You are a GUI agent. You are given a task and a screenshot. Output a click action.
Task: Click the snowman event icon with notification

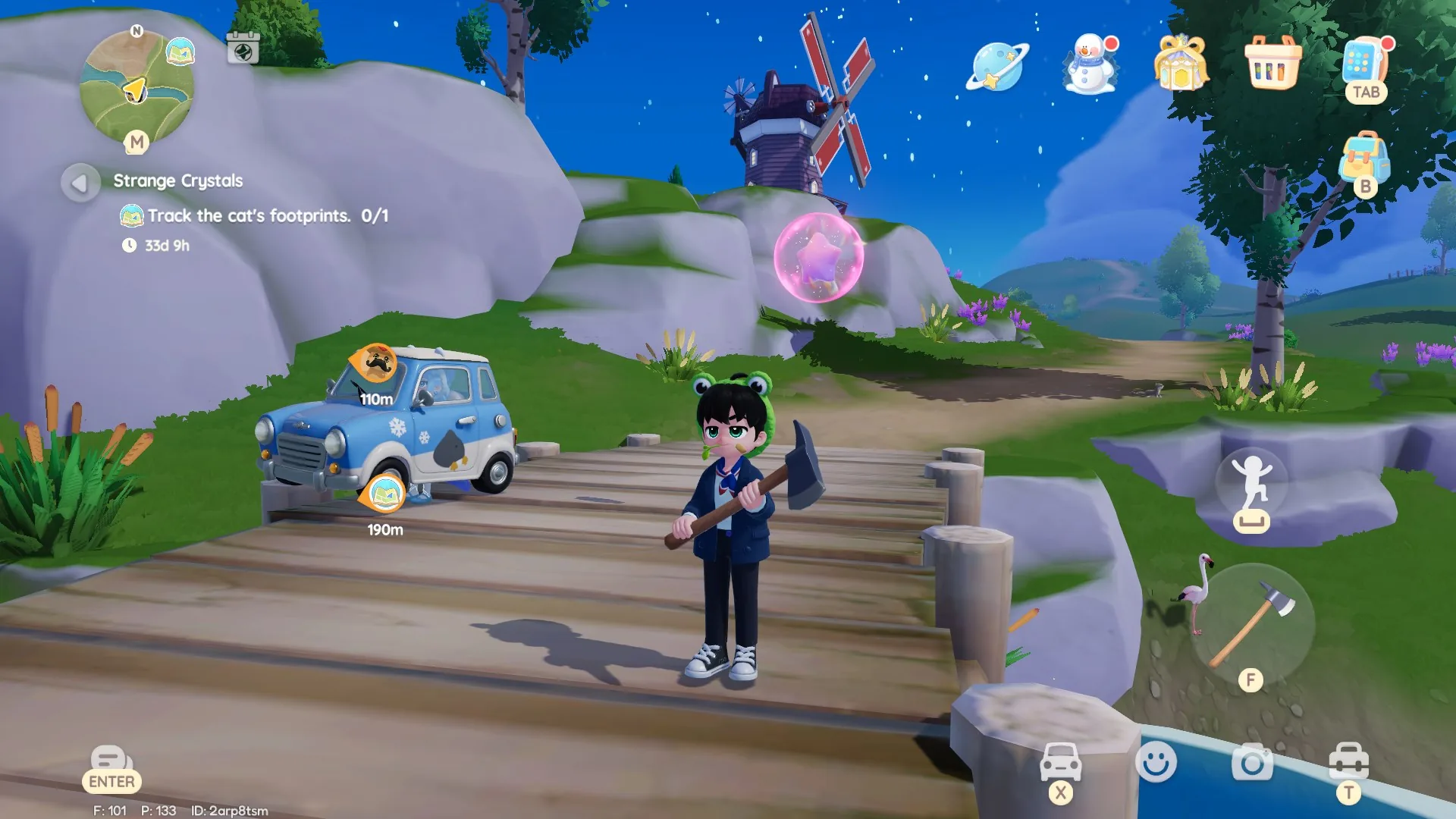(1089, 66)
